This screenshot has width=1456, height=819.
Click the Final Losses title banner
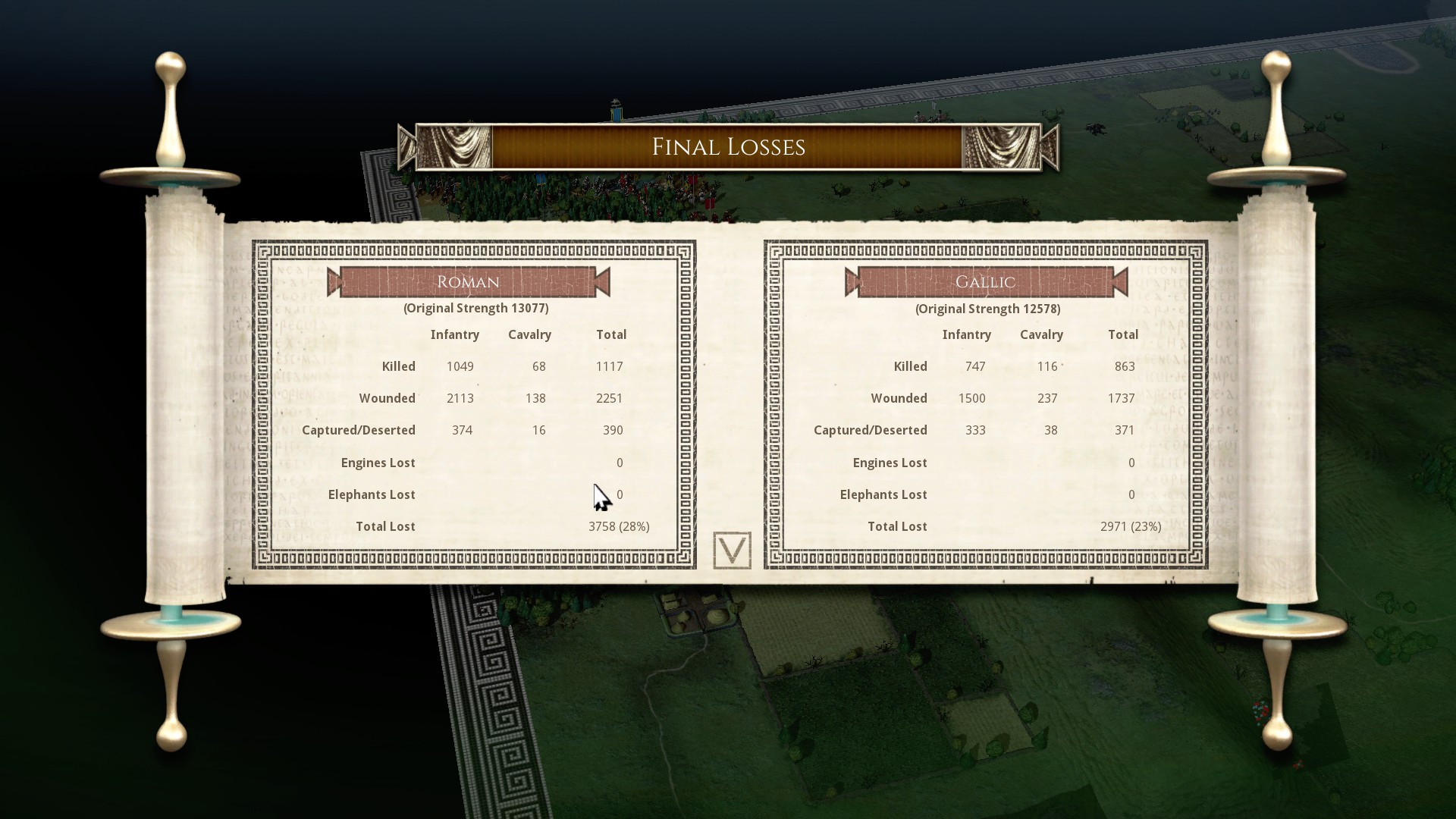pyautogui.click(x=728, y=146)
